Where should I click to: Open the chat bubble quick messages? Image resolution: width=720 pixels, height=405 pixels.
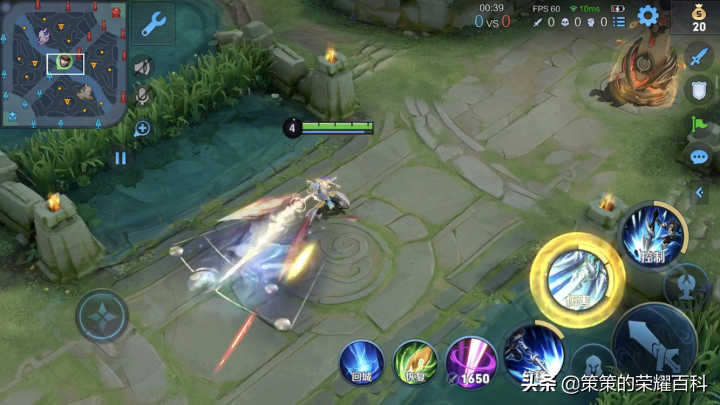pos(699,157)
